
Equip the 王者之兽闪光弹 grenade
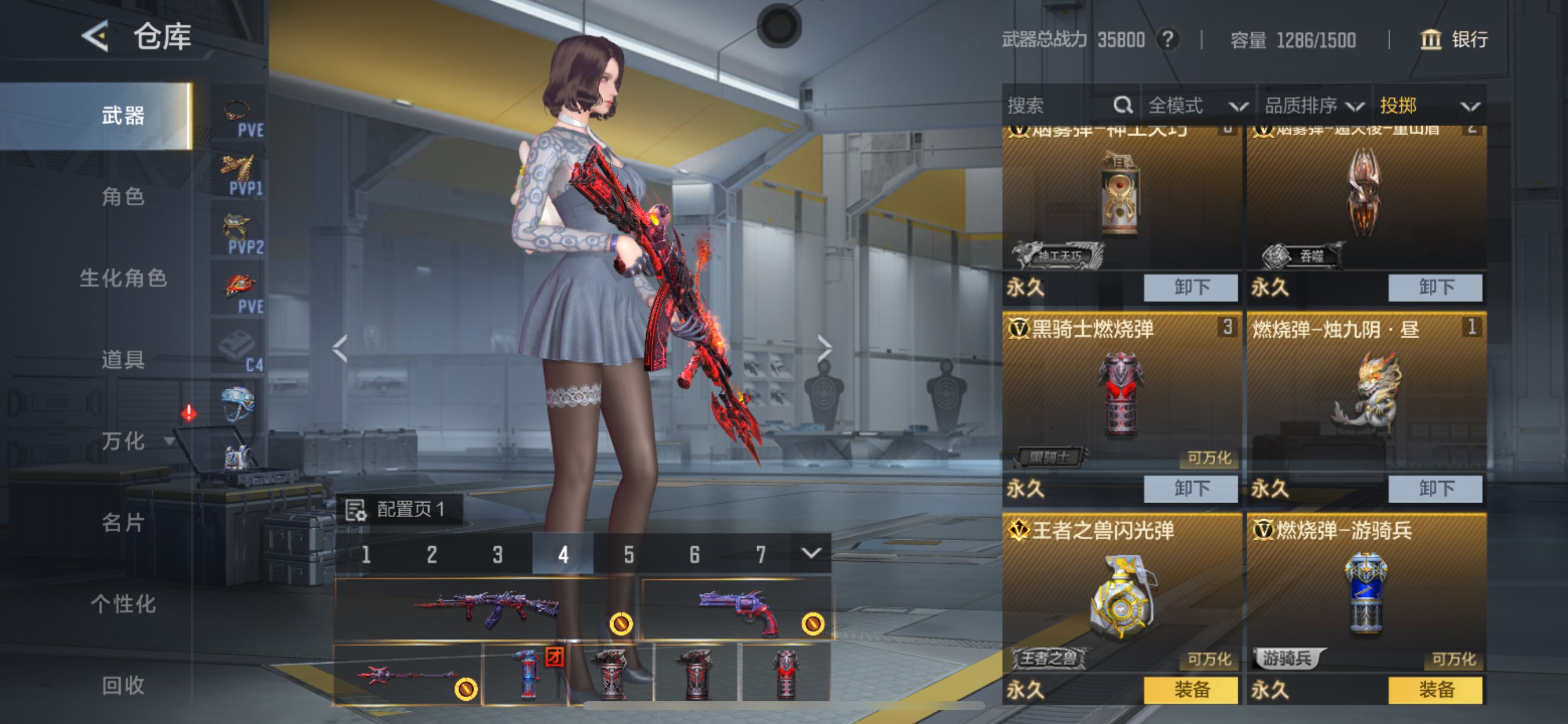coord(1190,690)
